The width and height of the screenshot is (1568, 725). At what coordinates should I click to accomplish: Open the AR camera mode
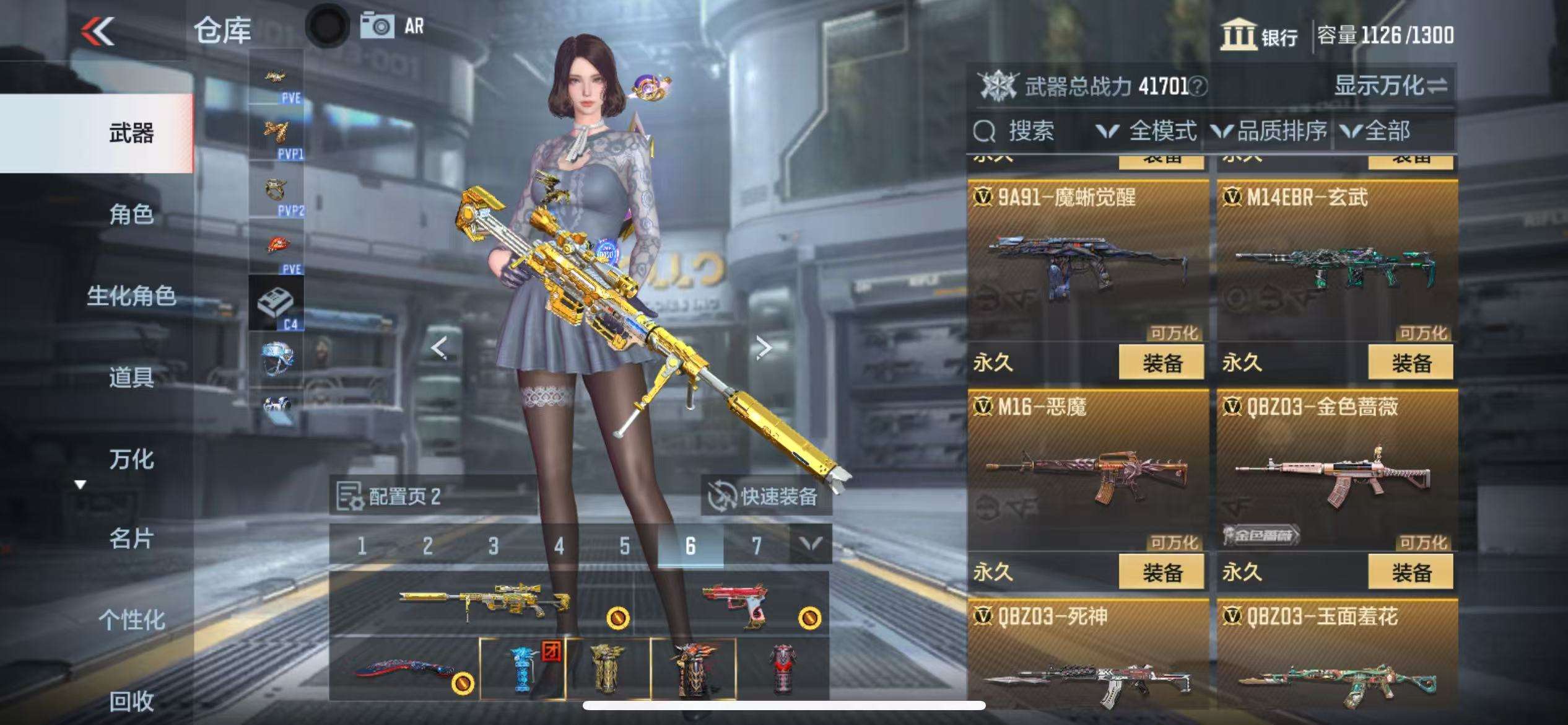pos(393,27)
